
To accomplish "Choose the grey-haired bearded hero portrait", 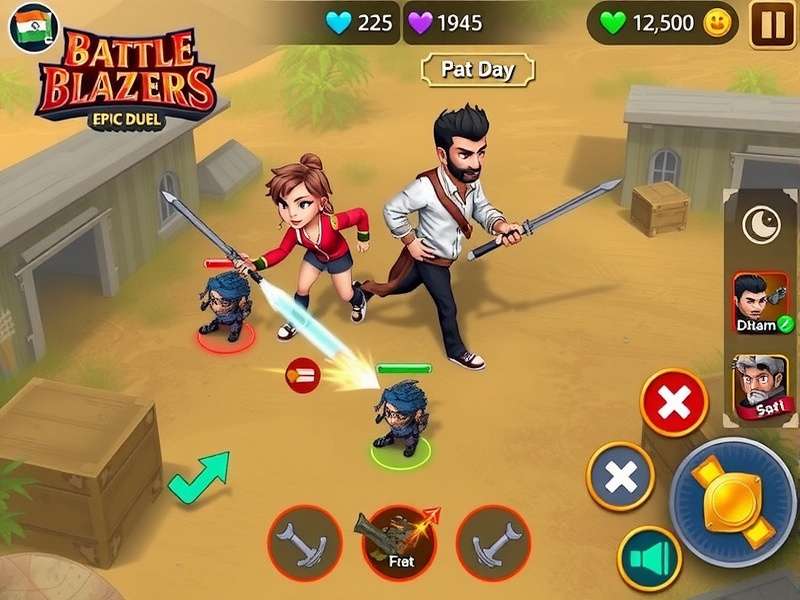I will [760, 388].
